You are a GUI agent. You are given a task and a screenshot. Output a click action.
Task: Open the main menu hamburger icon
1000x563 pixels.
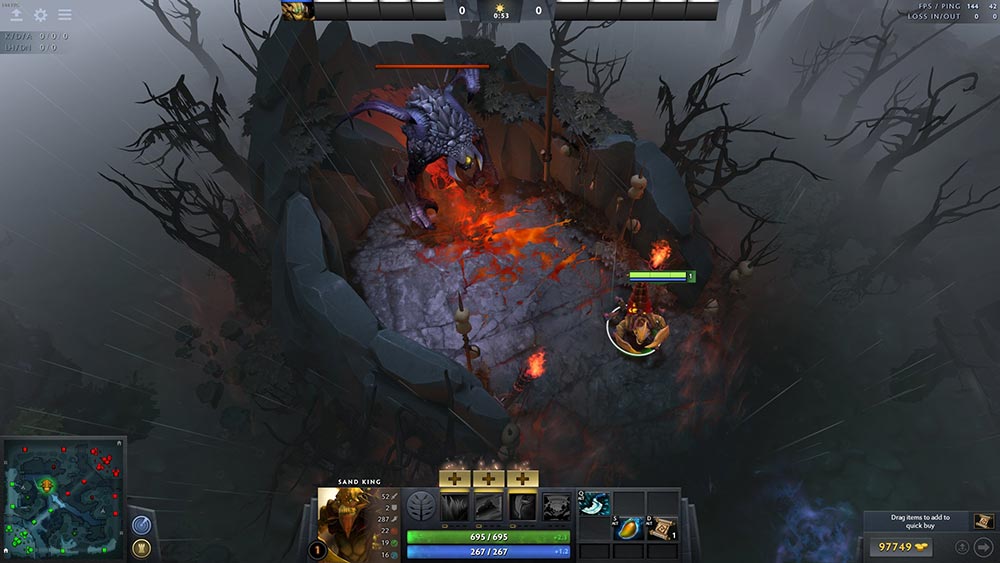click(65, 15)
